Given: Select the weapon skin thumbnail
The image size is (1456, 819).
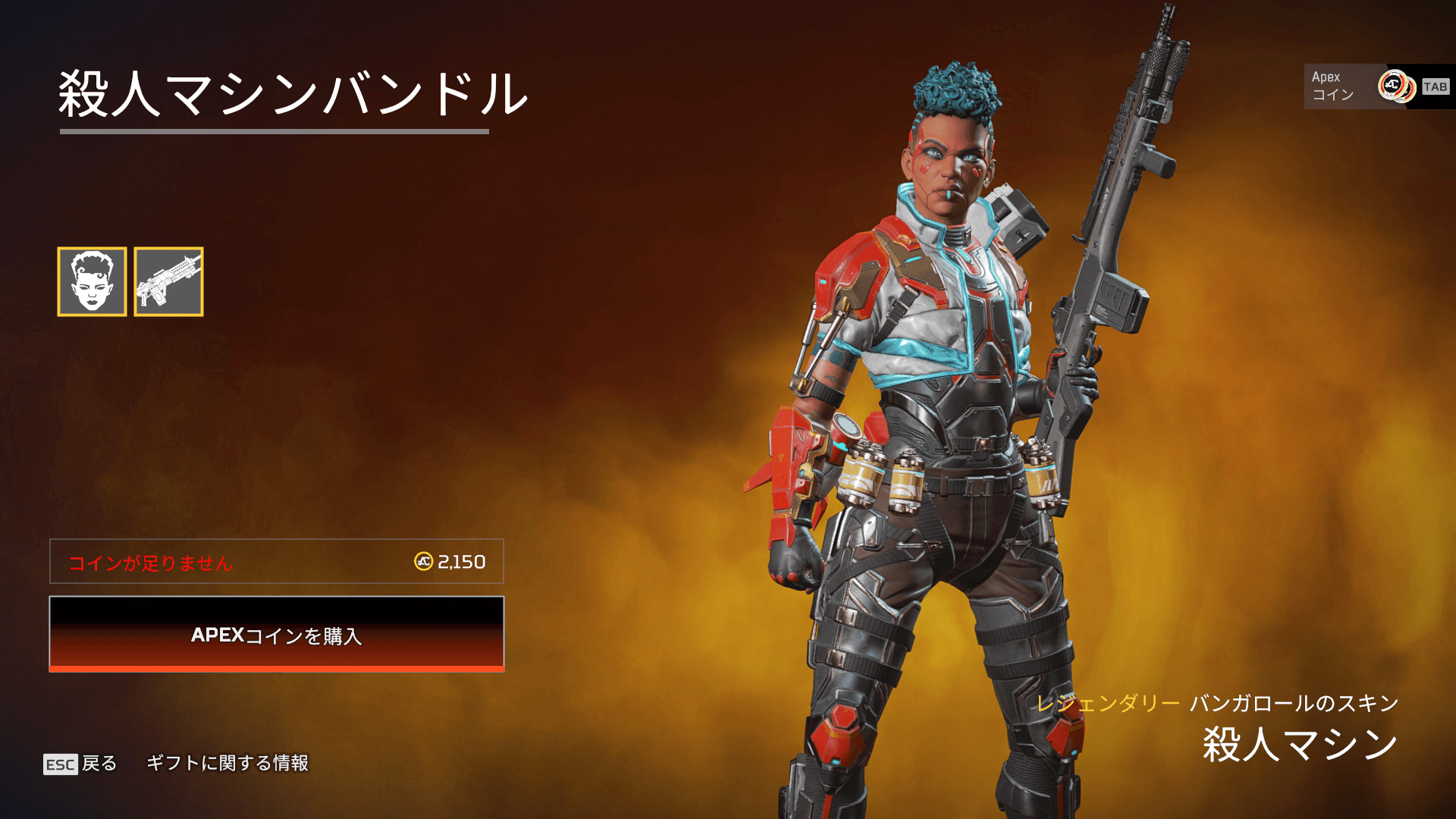Looking at the screenshot, I should (x=168, y=281).
